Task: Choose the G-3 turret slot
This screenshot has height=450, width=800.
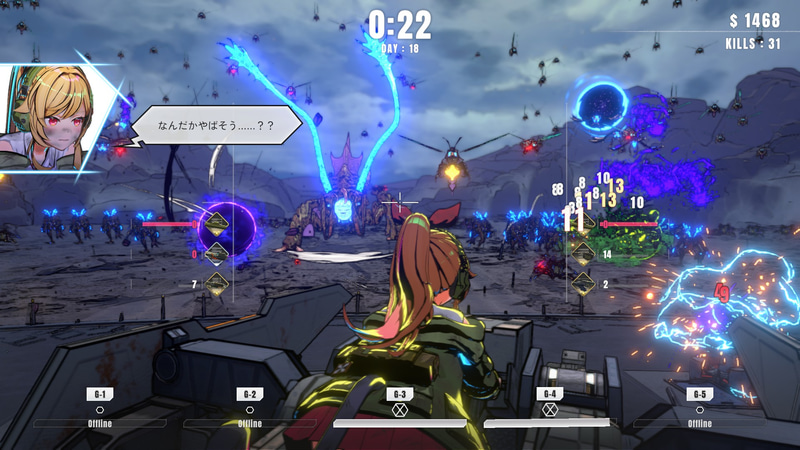Action: coord(400,408)
